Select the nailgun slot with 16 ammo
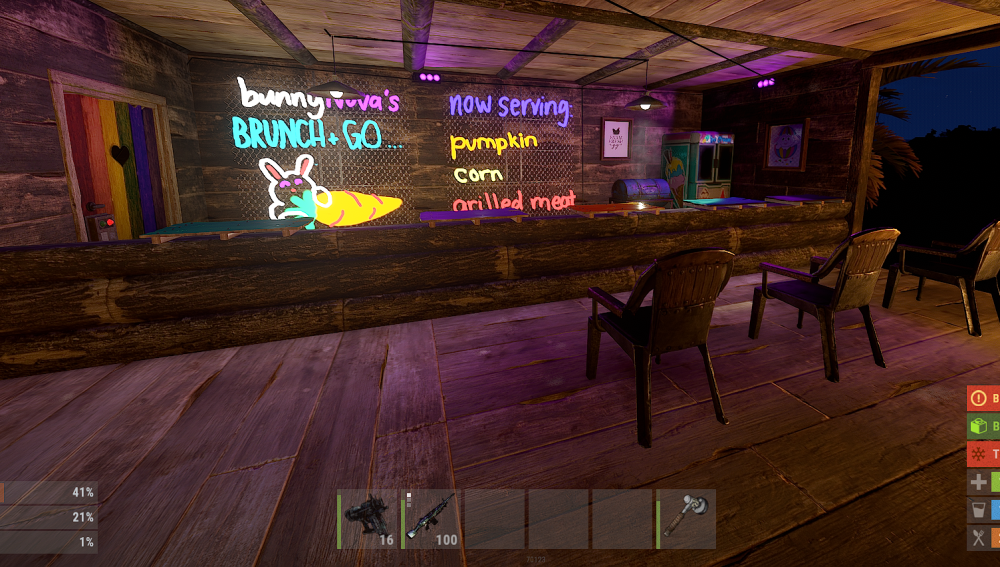 point(368,519)
